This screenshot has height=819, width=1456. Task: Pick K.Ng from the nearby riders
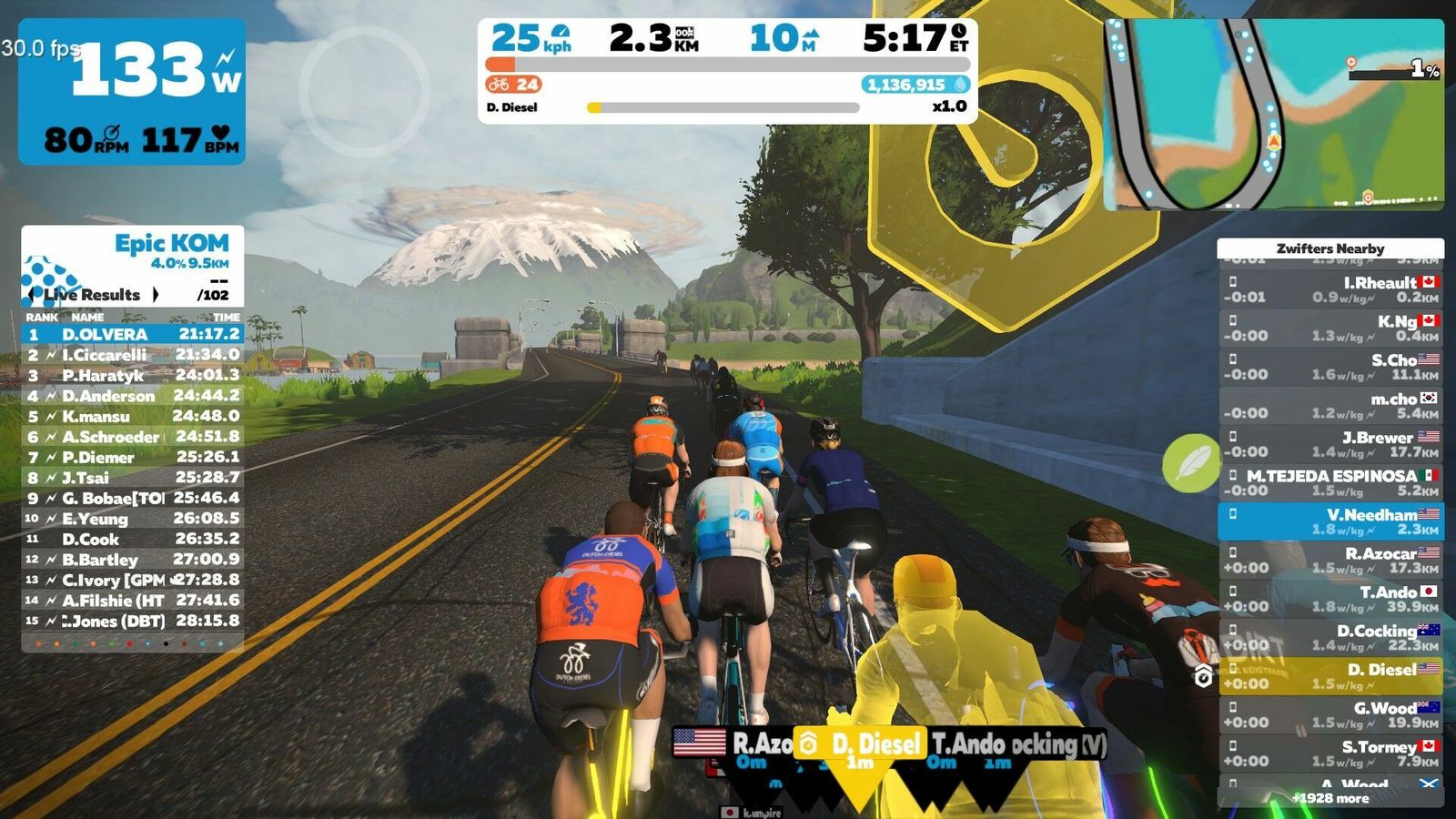(1330, 329)
